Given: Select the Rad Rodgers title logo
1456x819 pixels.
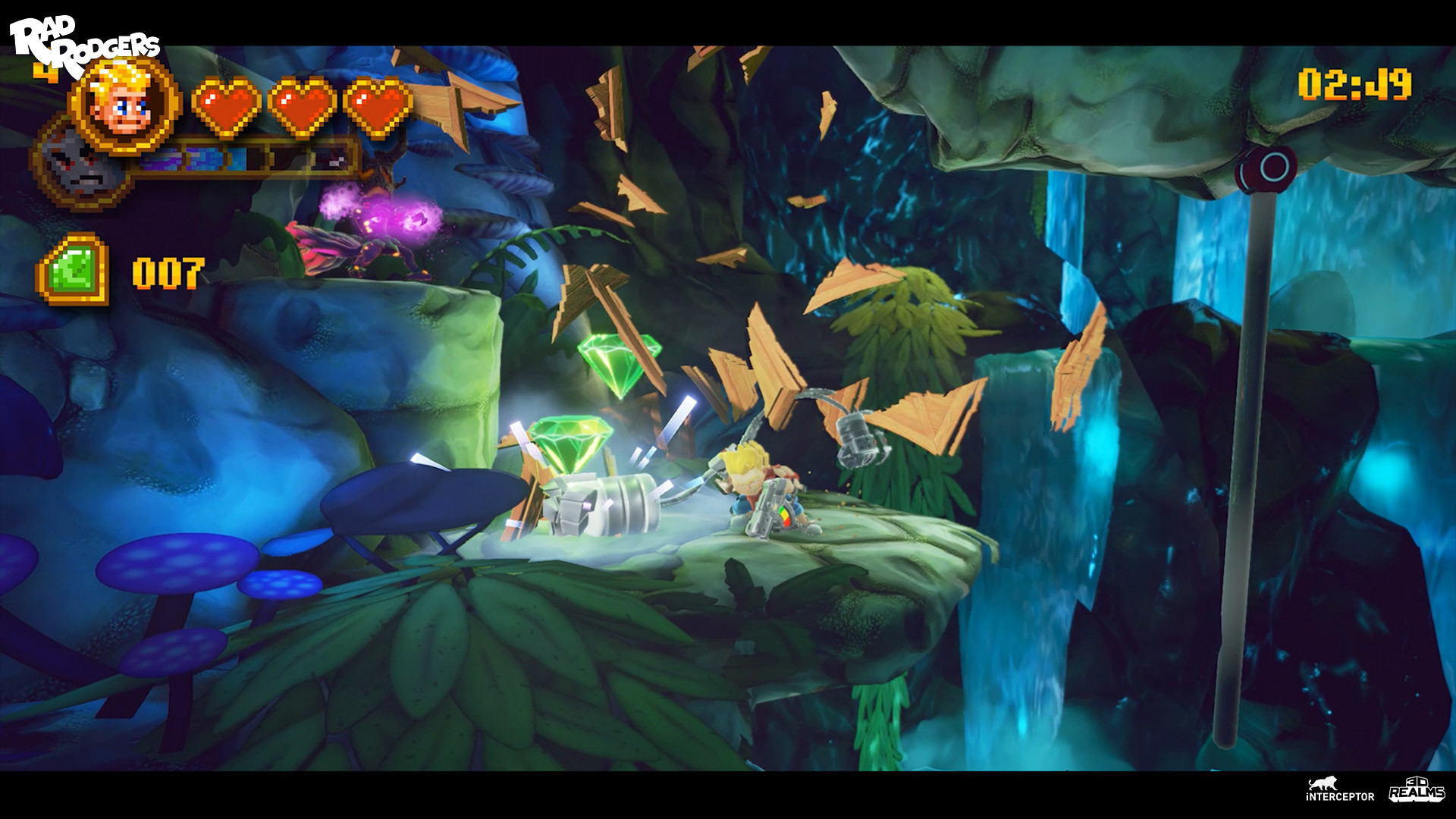Looking at the screenshot, I should [x=83, y=34].
